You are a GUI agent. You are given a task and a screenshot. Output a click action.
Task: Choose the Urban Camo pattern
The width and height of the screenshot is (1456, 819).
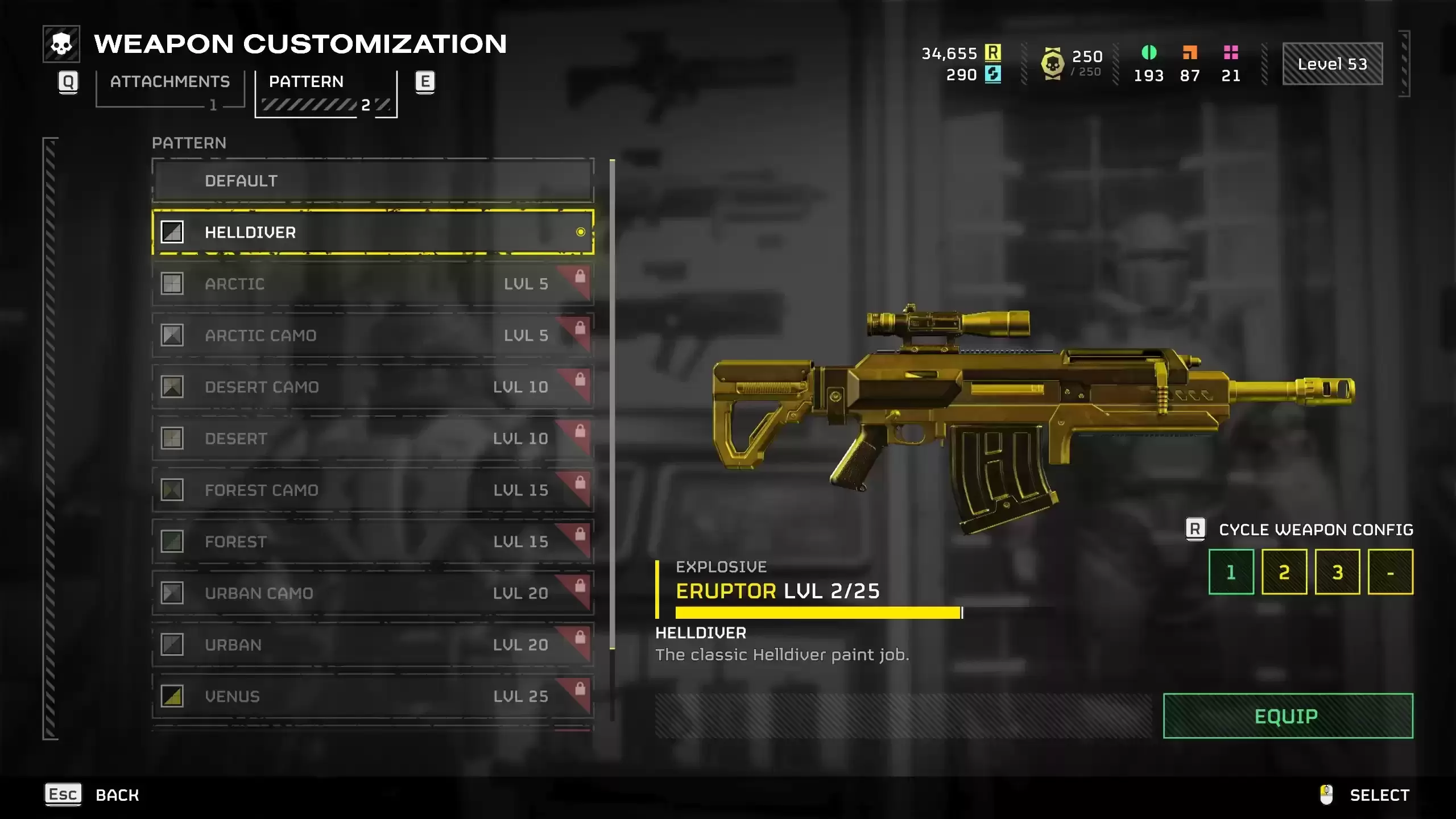(x=373, y=593)
